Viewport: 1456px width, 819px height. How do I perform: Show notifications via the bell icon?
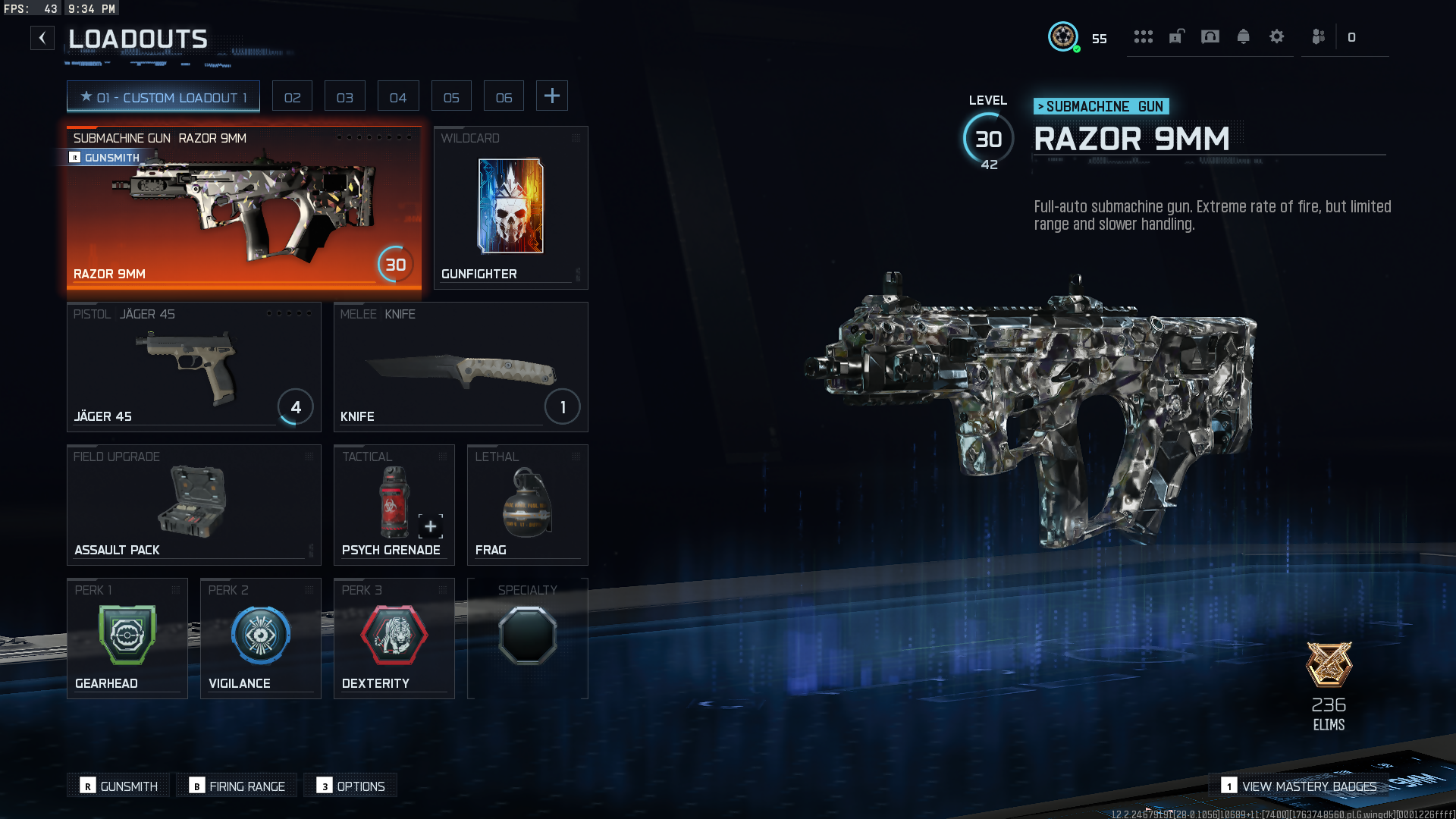pos(1243,36)
